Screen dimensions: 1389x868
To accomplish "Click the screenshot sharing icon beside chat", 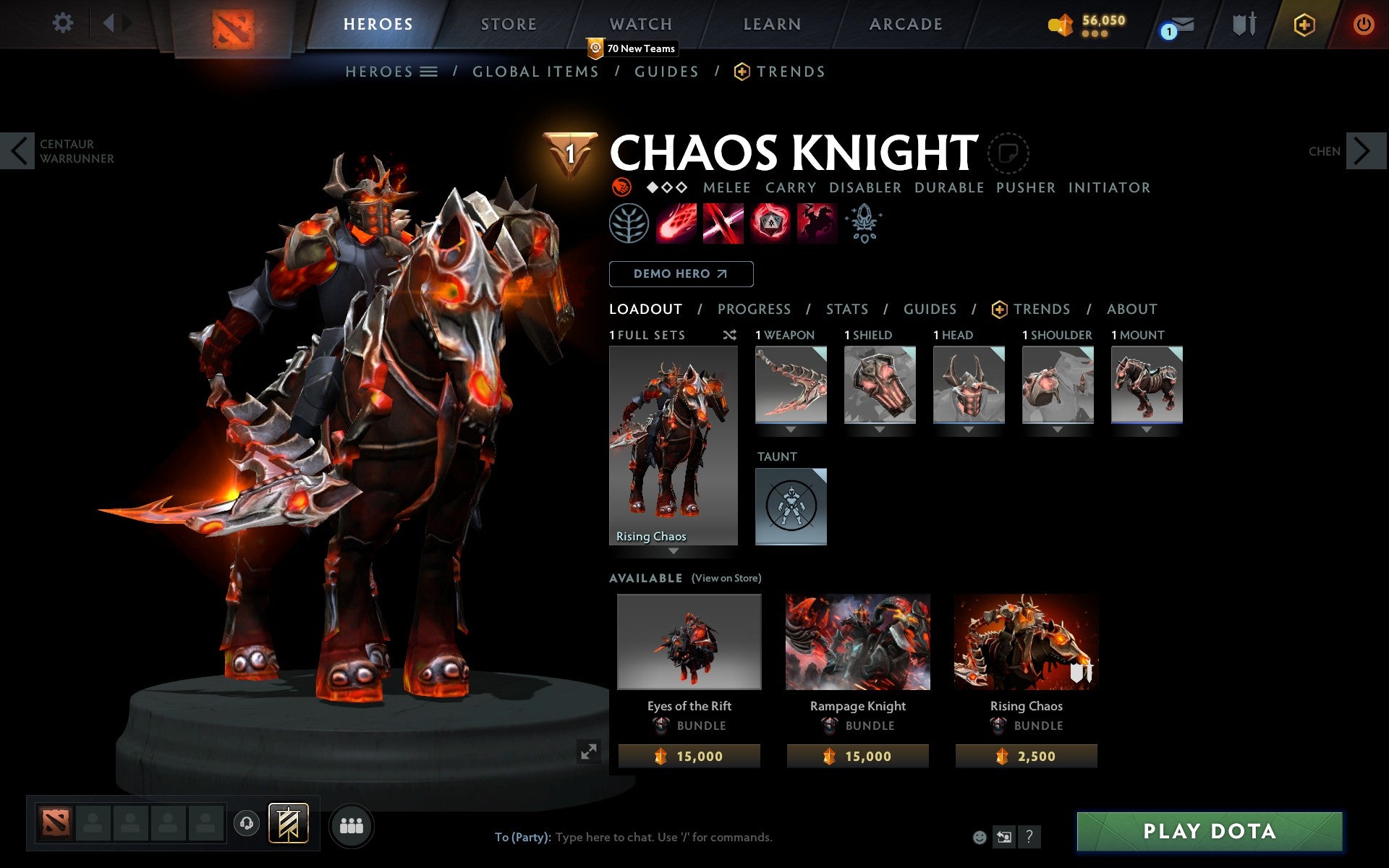I will pos(1004,838).
